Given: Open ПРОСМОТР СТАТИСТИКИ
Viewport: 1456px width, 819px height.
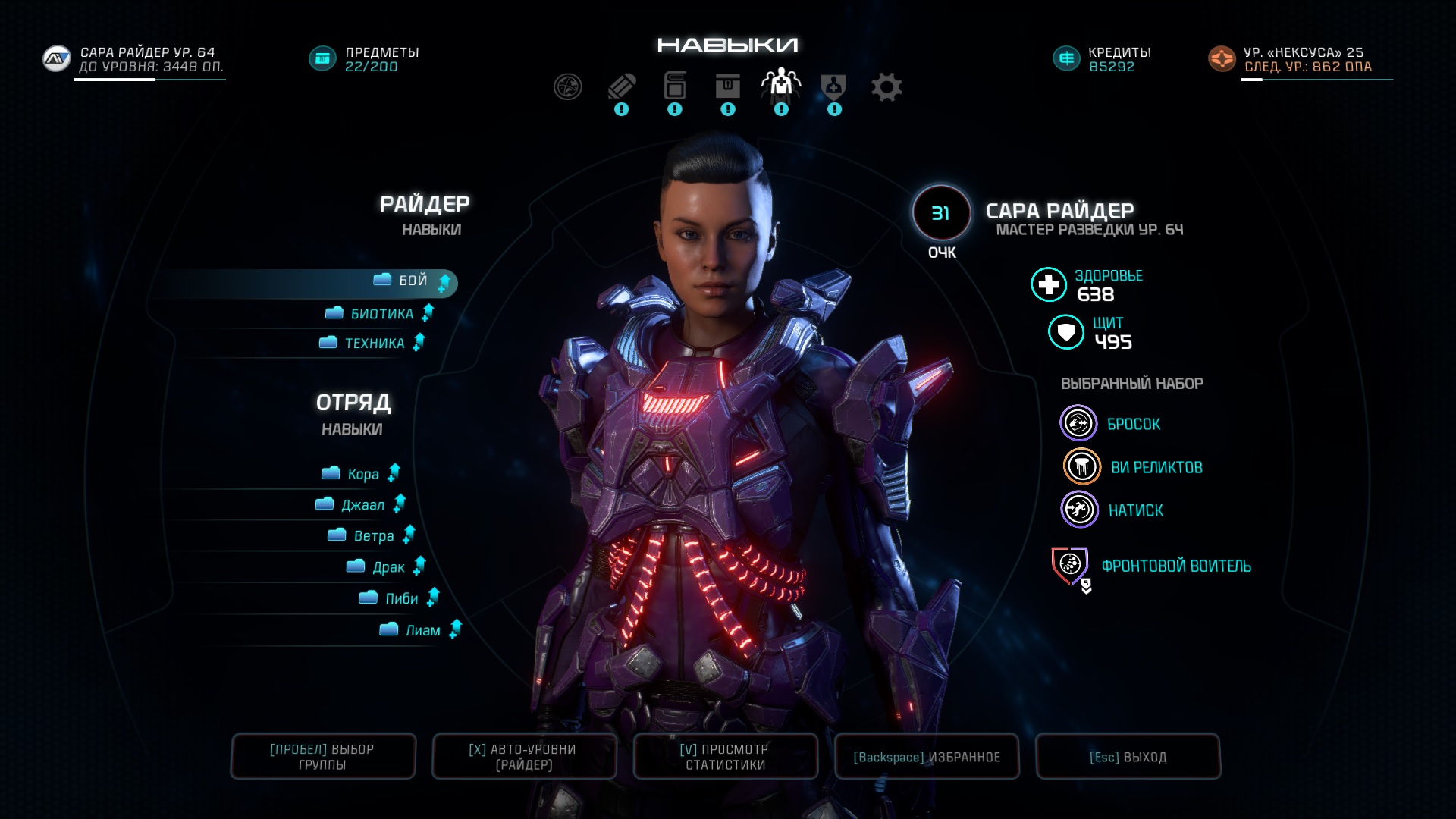Looking at the screenshot, I should tap(726, 757).
